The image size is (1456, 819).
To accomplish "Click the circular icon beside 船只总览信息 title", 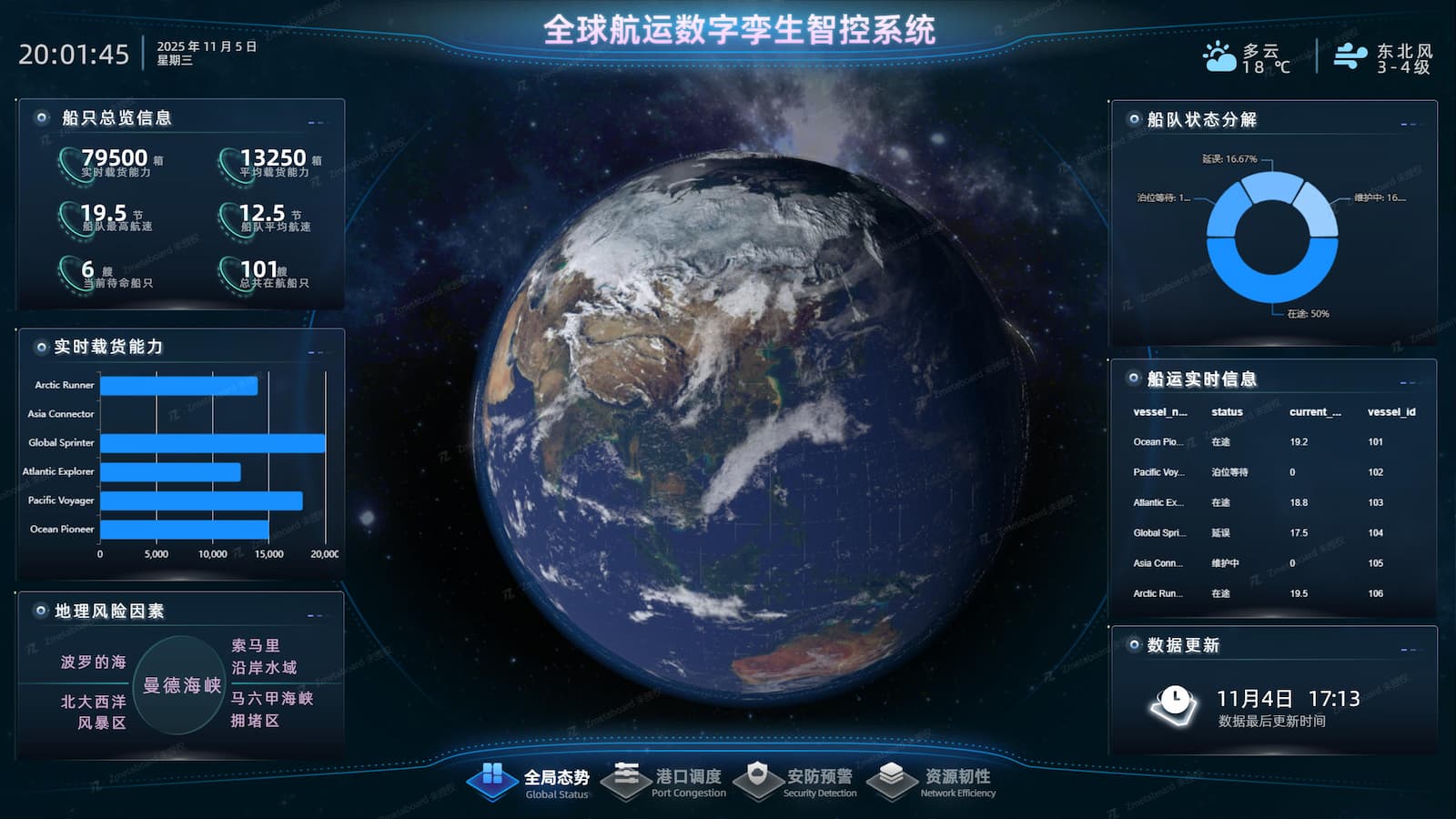I will coord(40,117).
